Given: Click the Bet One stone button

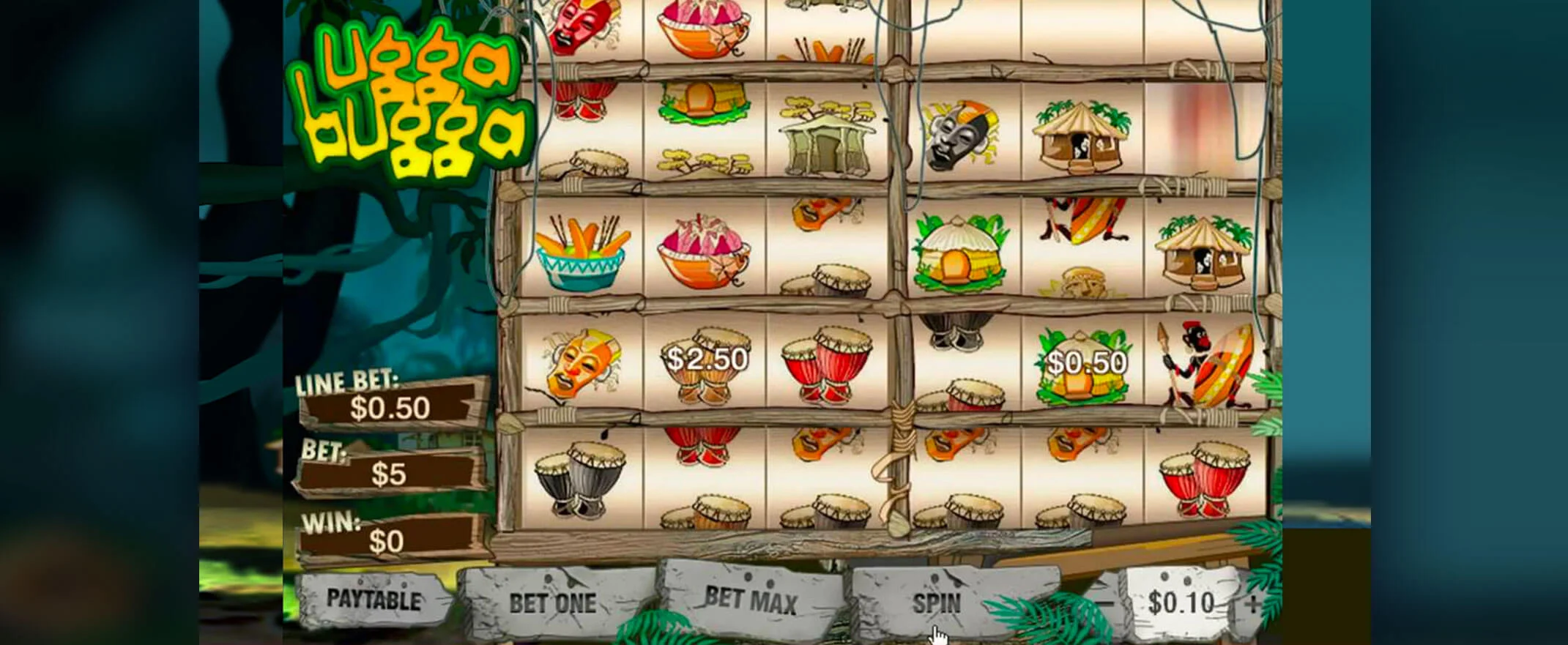Looking at the screenshot, I should (553, 603).
